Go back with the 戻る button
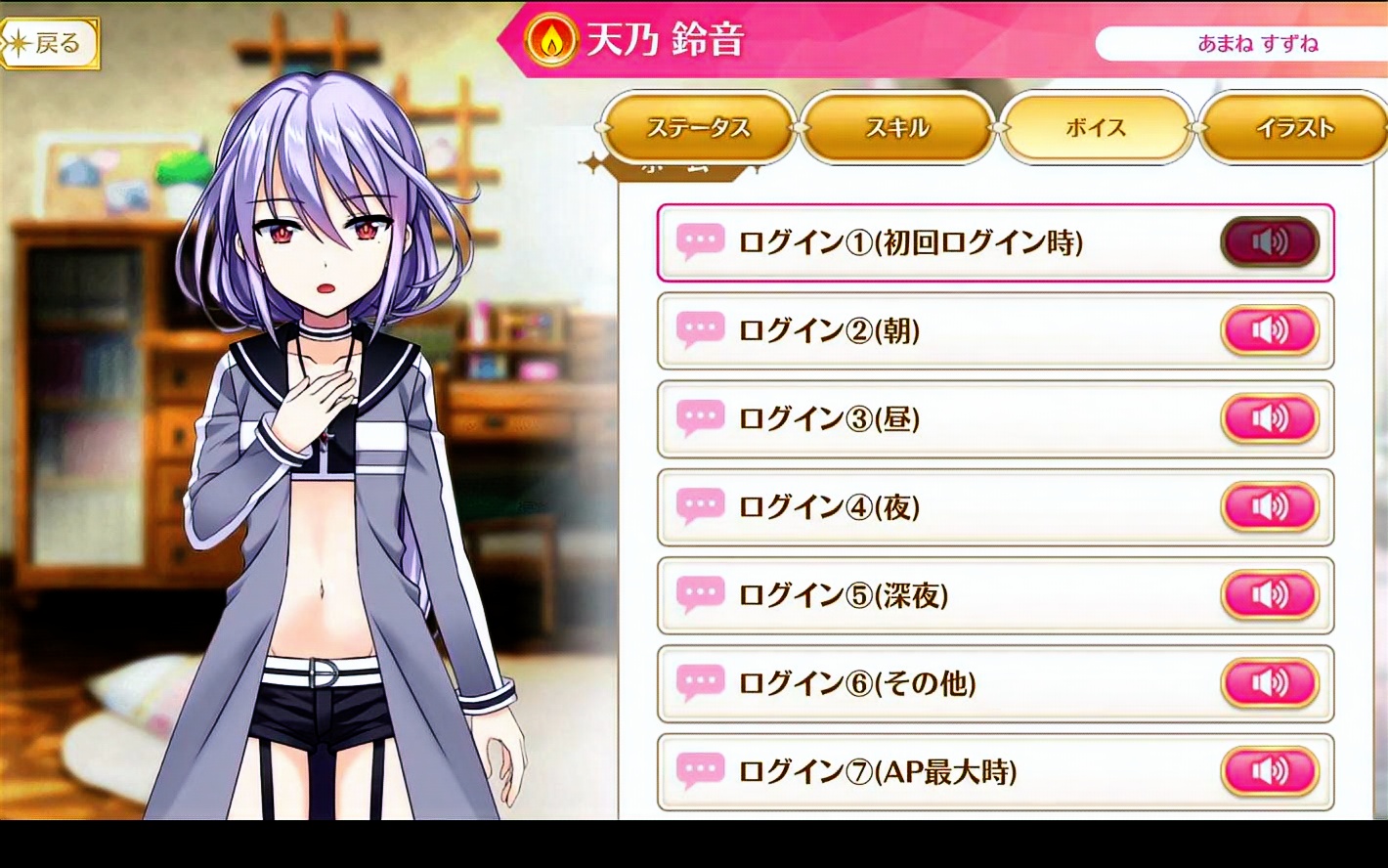 tap(51, 44)
